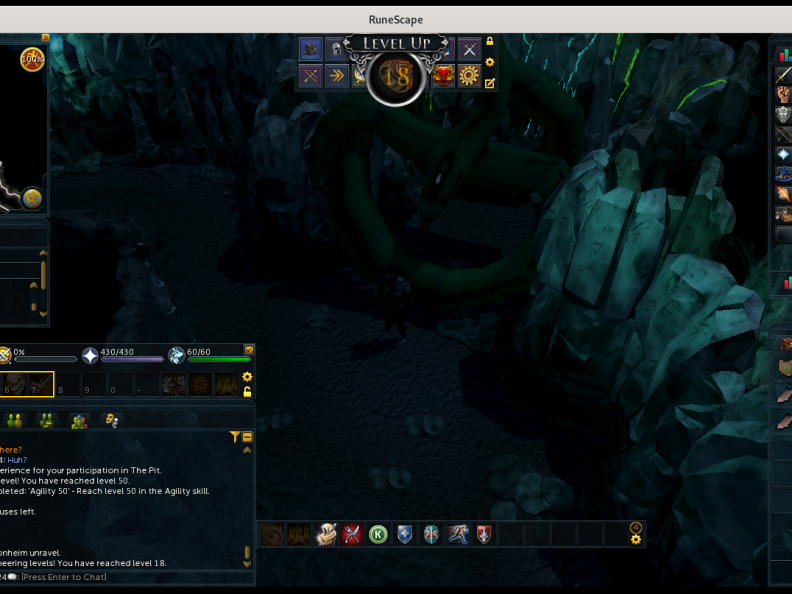Open the helmet icon in the ribbon
792x594 pixels.
(336, 49)
